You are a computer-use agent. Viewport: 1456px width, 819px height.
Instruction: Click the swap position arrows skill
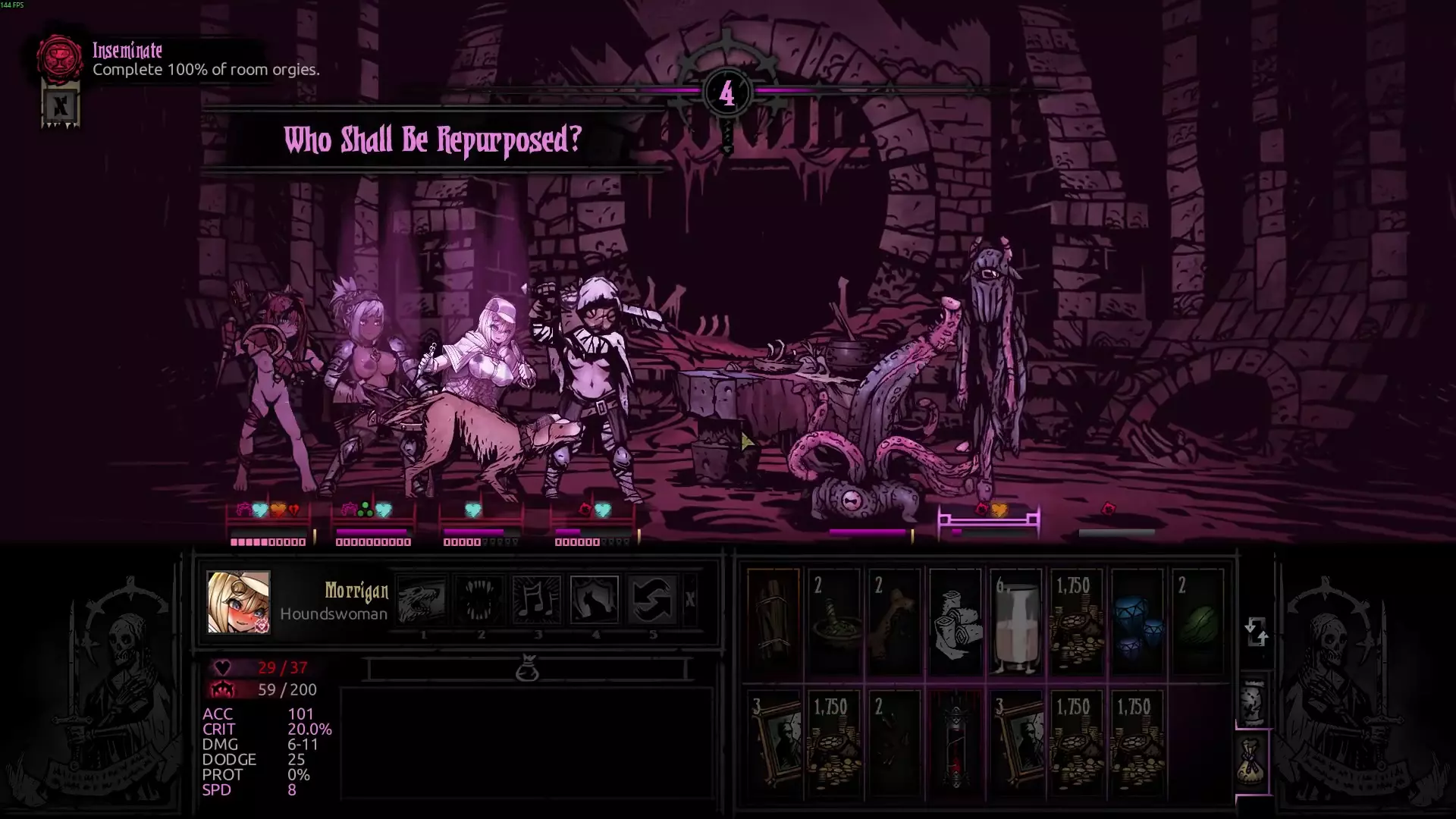(652, 599)
